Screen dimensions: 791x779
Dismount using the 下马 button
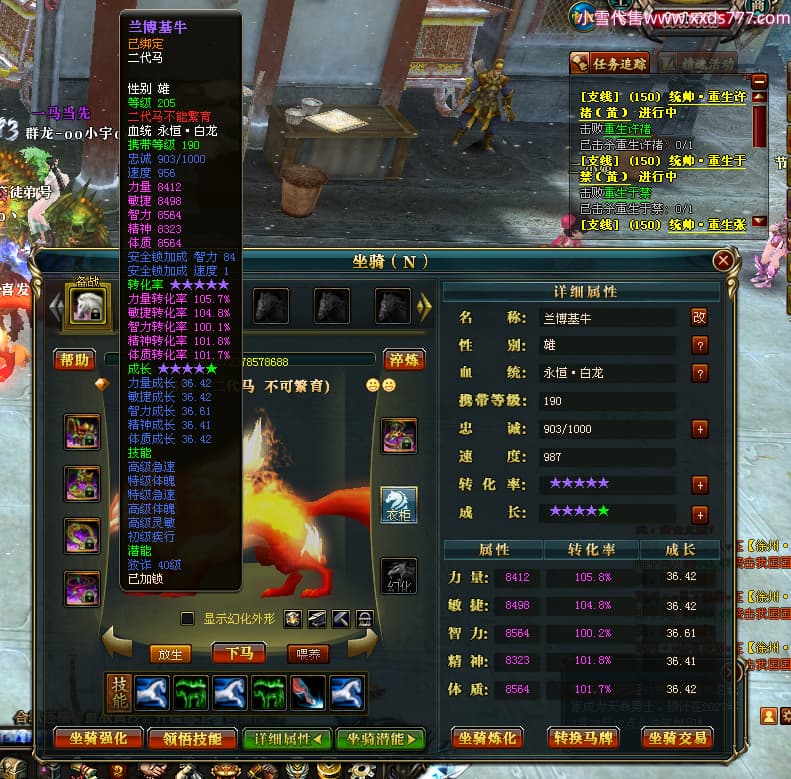[238, 654]
